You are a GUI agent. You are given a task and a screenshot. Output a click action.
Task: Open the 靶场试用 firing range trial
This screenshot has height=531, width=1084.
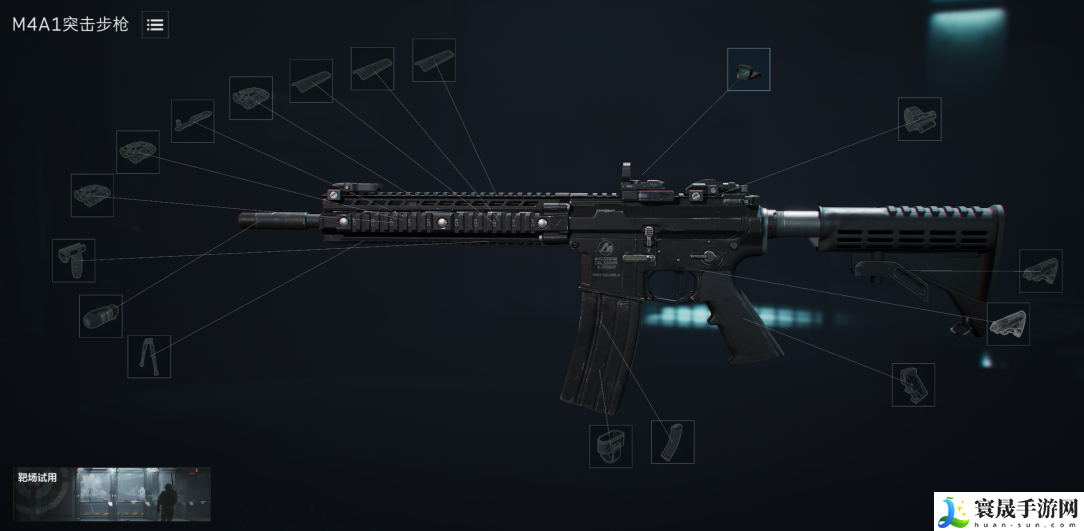click(x=112, y=493)
